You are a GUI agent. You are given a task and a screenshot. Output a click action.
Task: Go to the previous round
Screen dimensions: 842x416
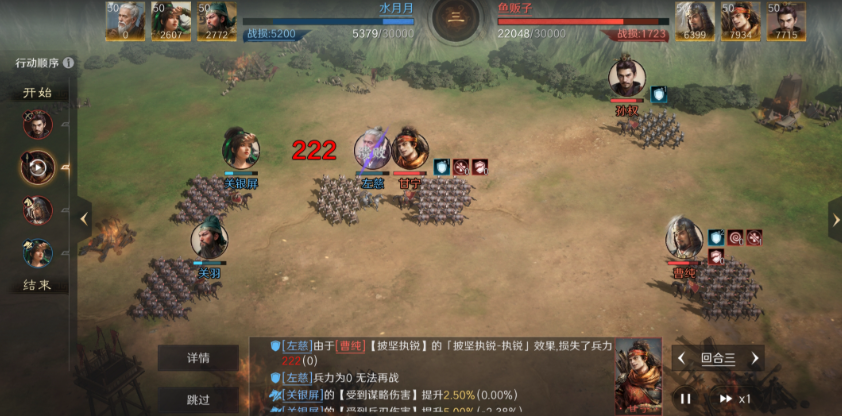pyautogui.click(x=681, y=358)
